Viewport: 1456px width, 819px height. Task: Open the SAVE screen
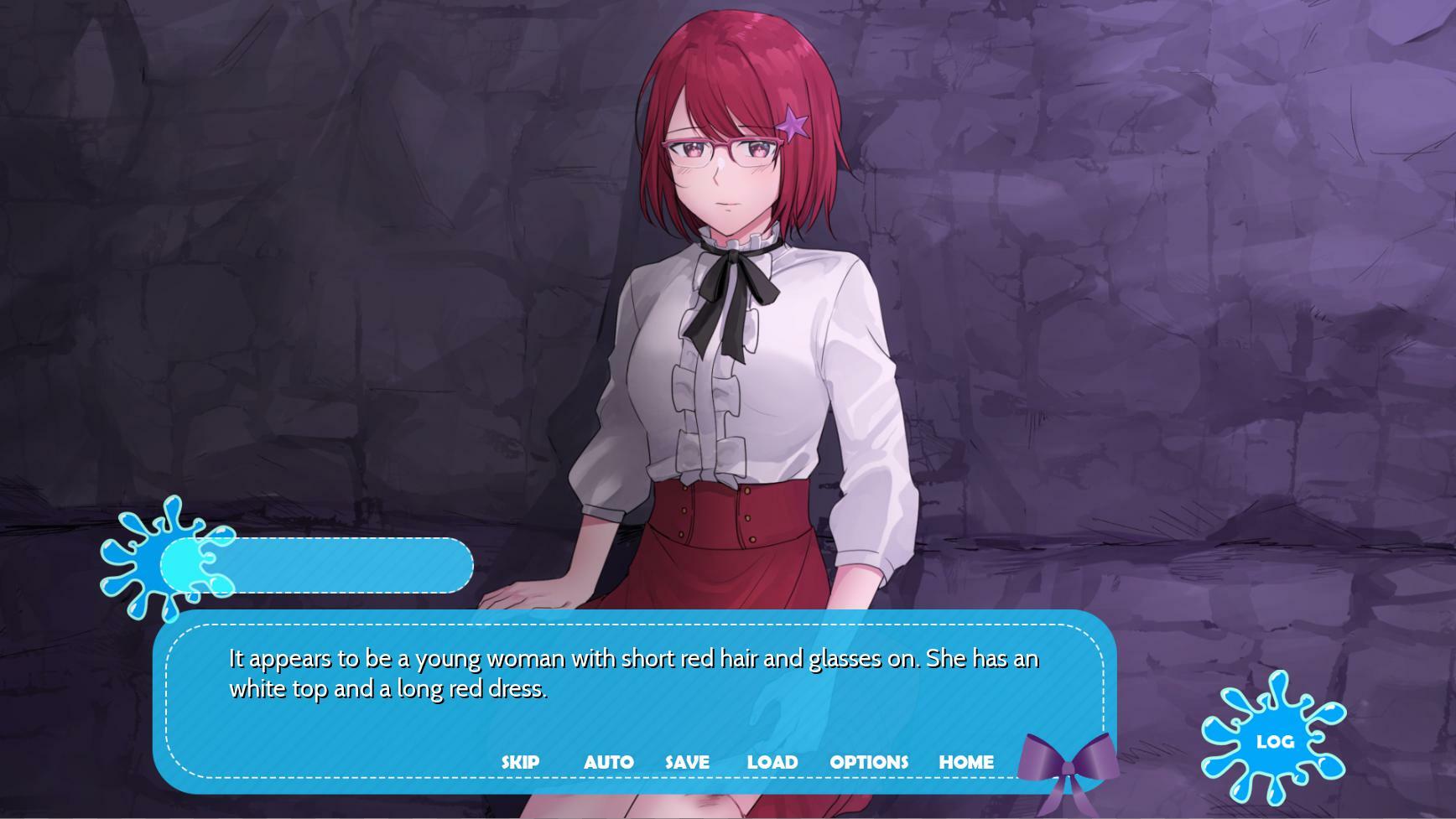coord(686,762)
